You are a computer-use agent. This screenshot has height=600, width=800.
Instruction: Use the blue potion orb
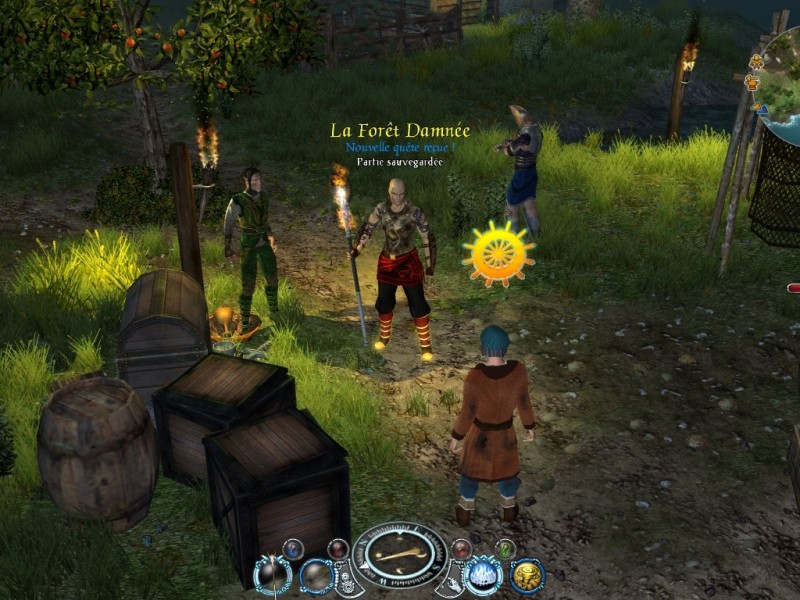pyautogui.click(x=293, y=548)
